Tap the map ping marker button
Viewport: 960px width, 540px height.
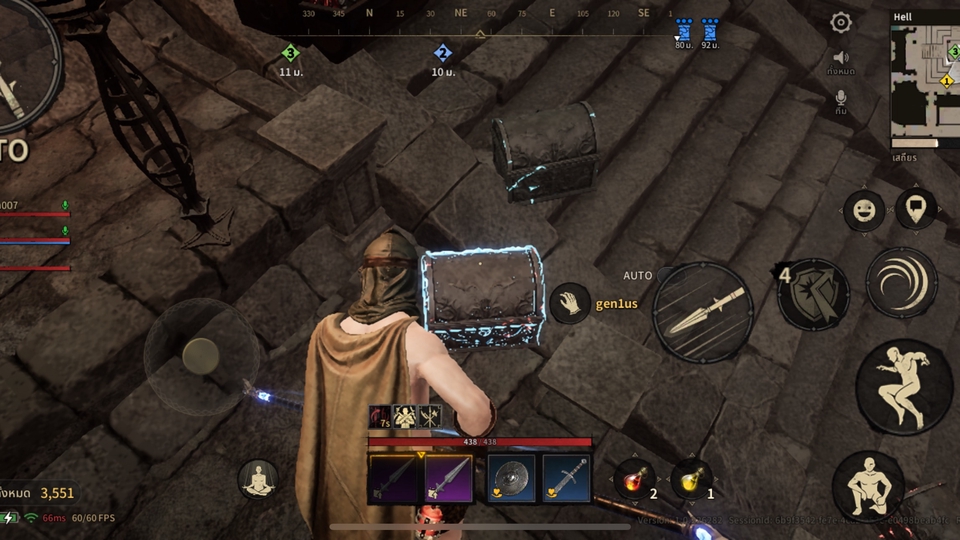[x=916, y=210]
